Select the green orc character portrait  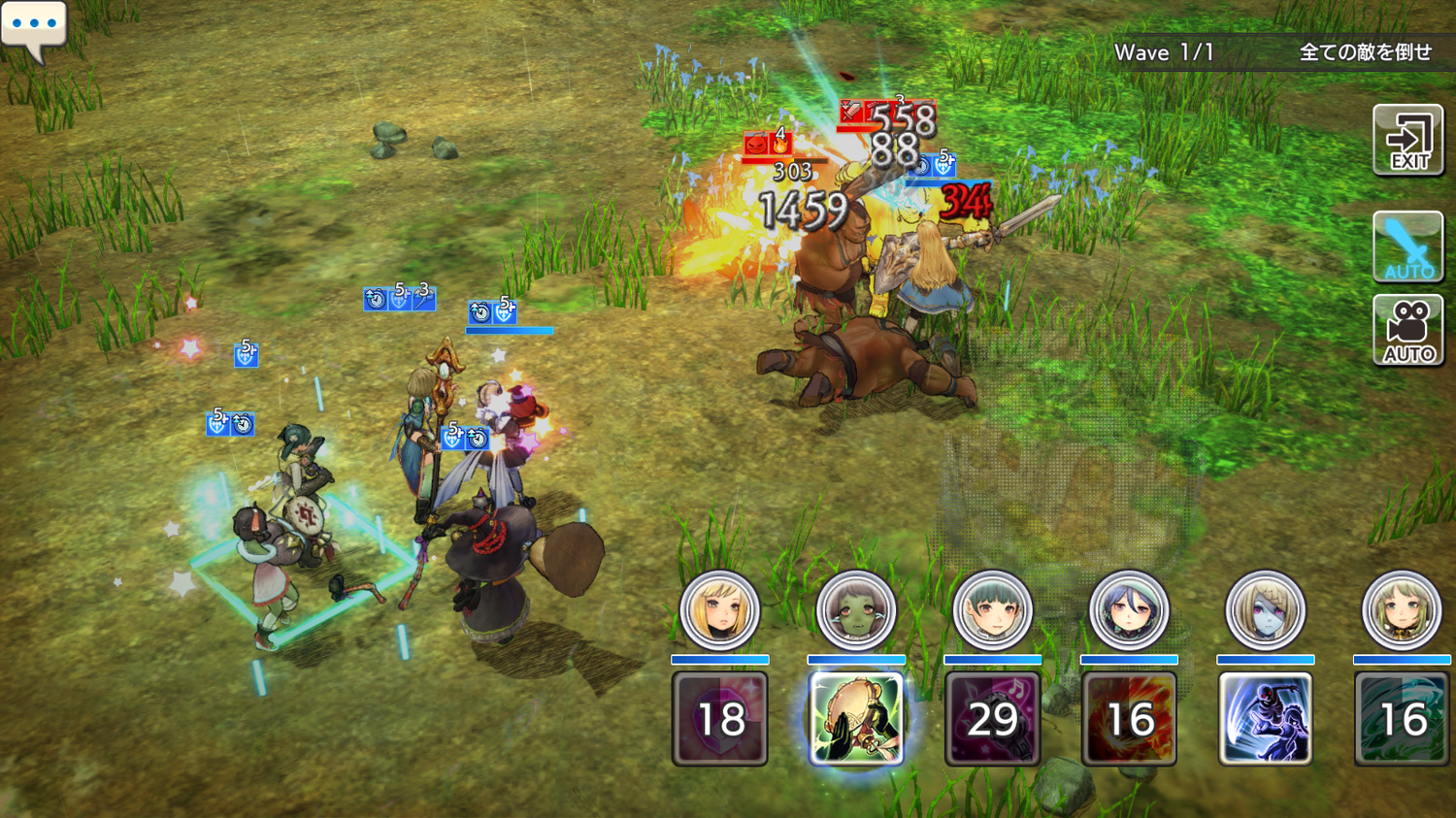(x=856, y=611)
